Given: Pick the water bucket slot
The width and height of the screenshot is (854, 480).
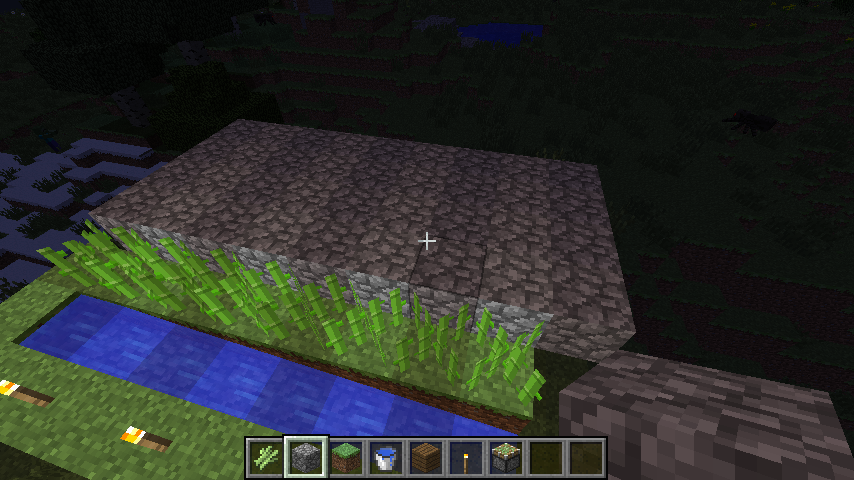Looking at the screenshot, I should click(x=385, y=458).
